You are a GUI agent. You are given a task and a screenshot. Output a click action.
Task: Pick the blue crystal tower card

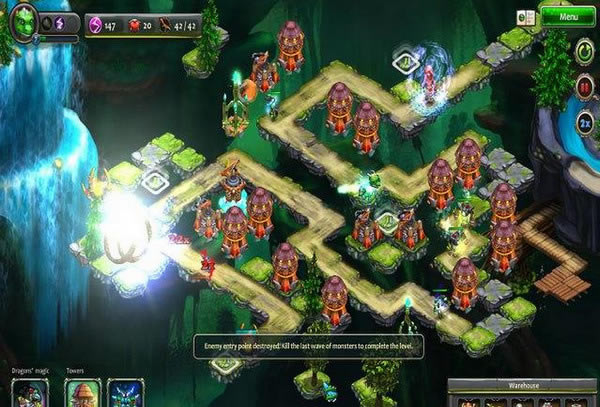126,393
